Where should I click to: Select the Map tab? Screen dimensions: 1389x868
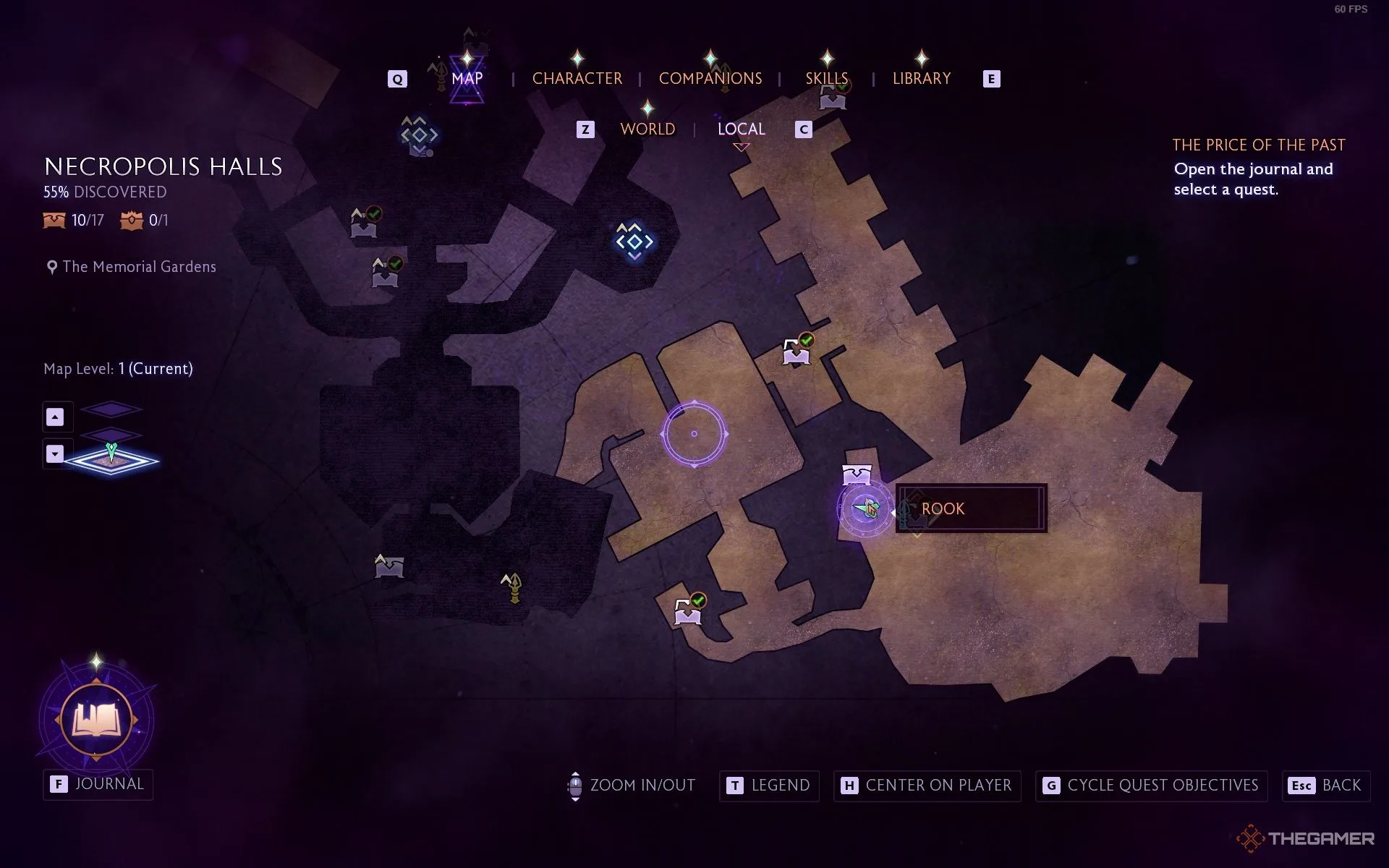point(467,78)
